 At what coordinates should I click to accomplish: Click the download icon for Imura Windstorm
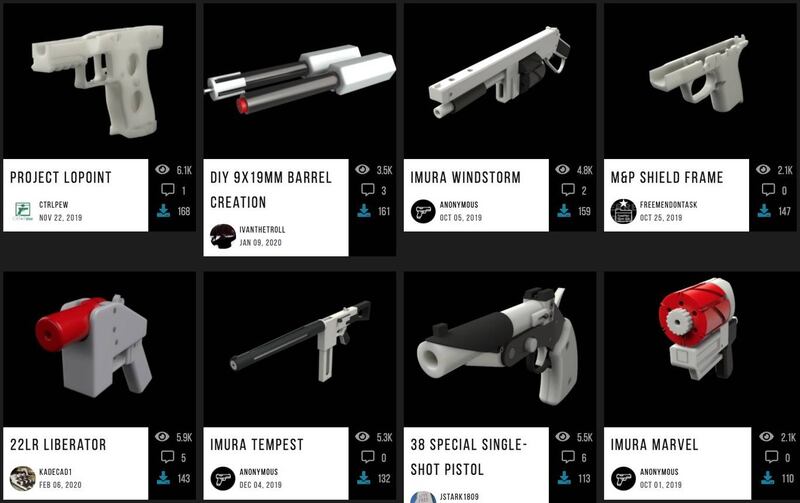[564, 211]
